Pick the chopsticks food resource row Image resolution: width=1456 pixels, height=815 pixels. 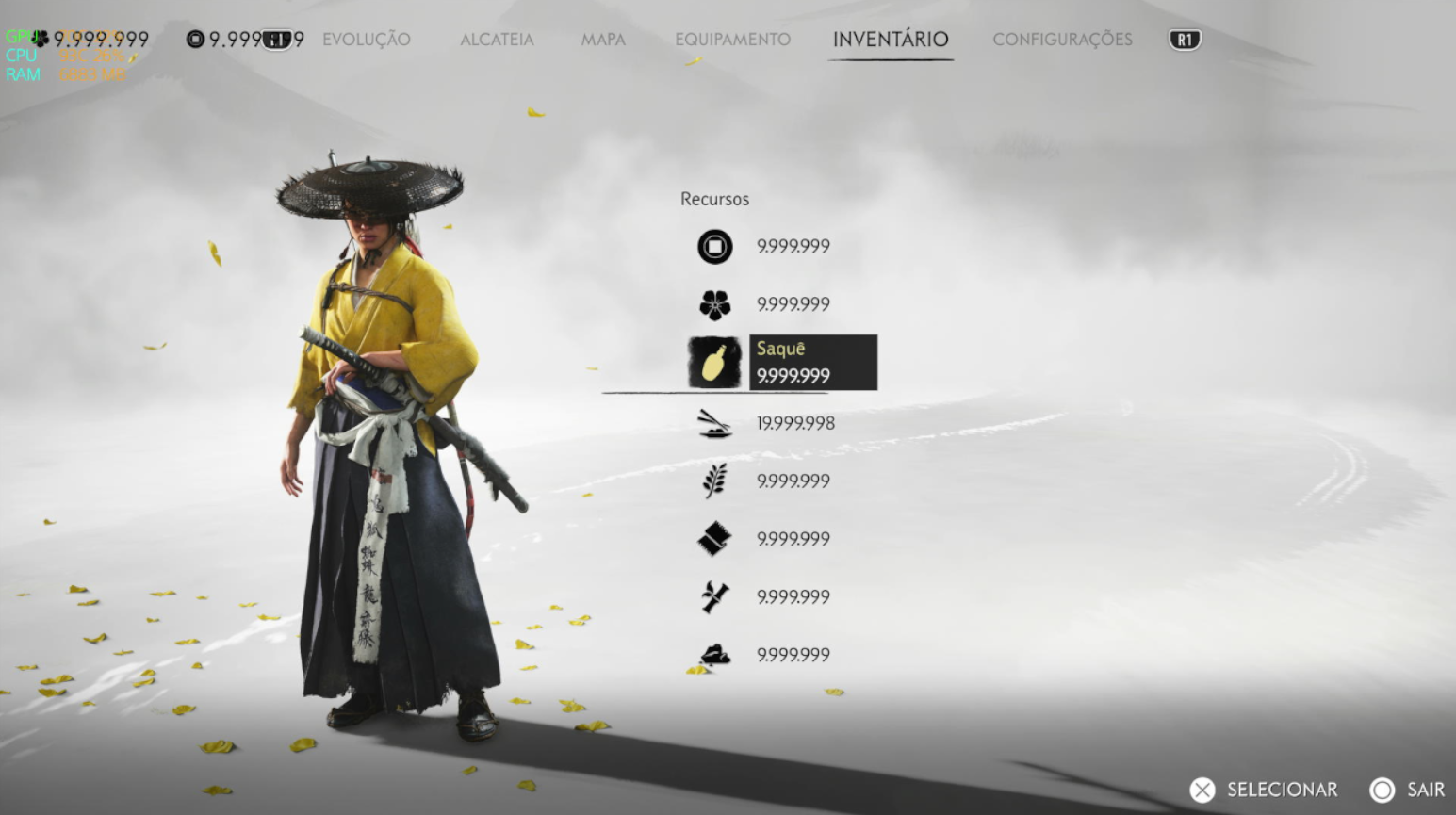[x=765, y=424]
